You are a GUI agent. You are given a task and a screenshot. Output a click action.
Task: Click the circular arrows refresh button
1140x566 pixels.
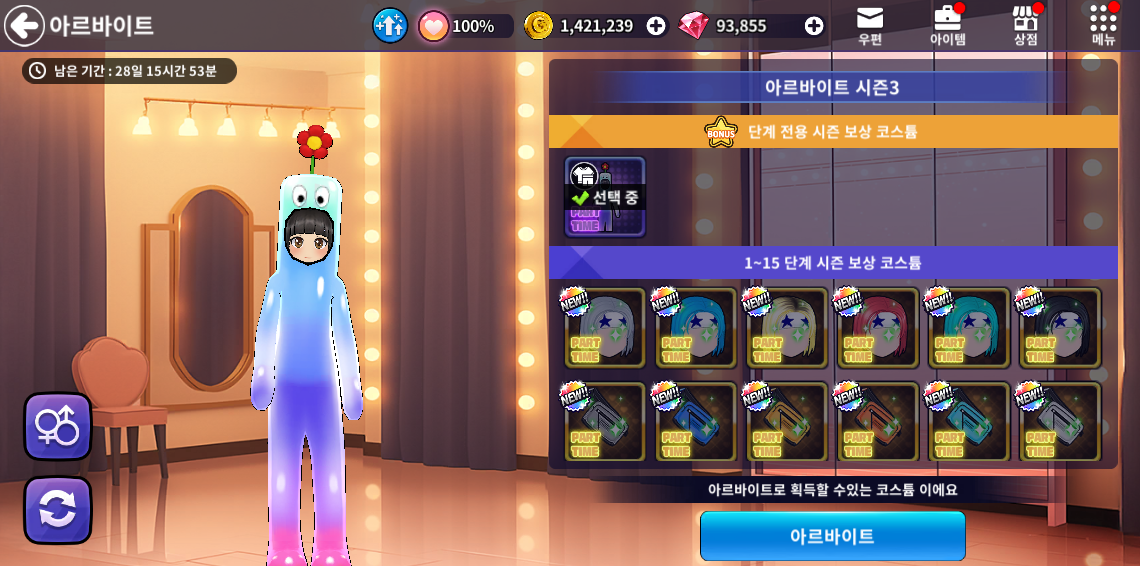click(x=58, y=510)
